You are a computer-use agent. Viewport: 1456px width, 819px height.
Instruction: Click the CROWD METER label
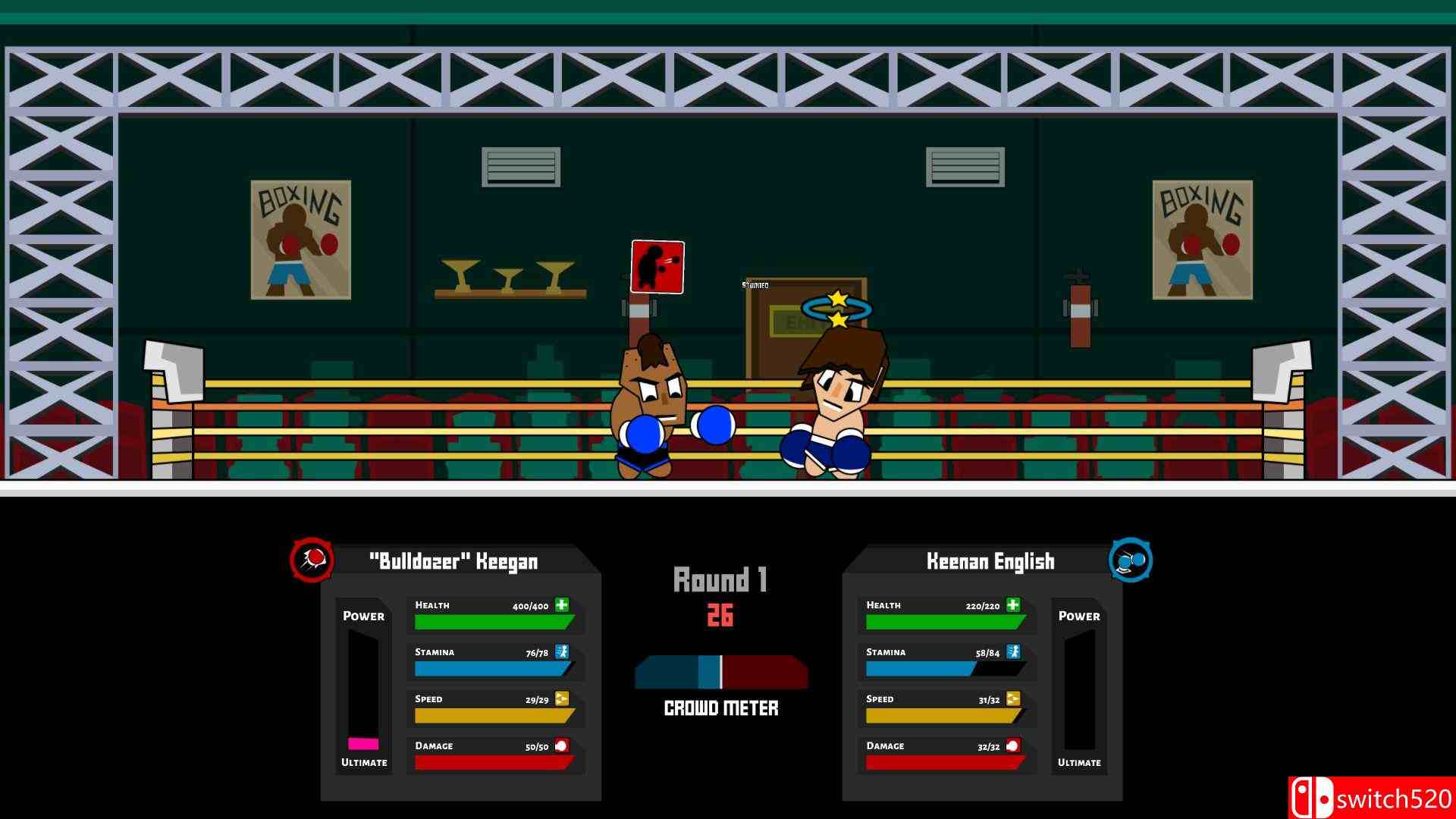720,708
